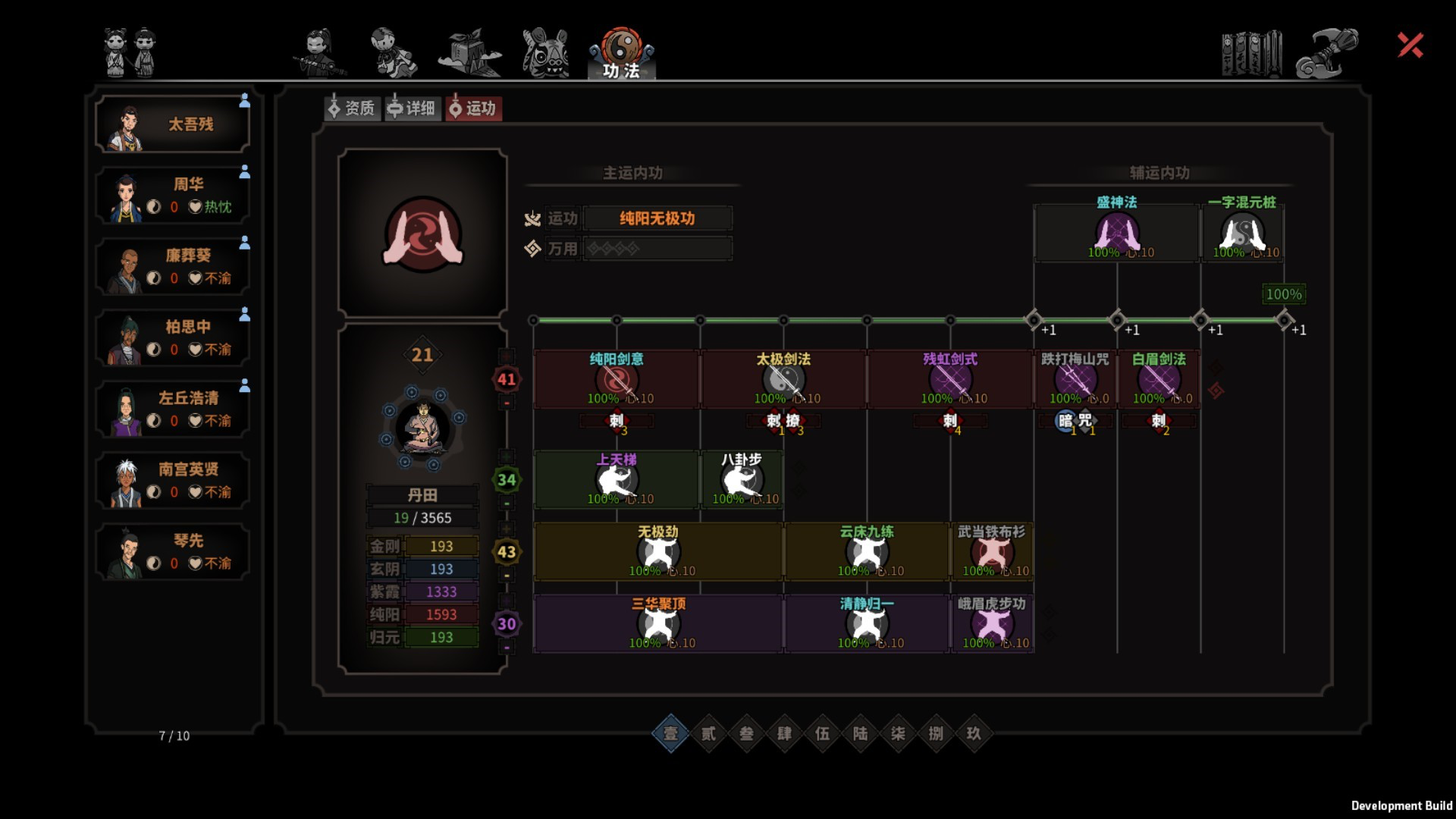
Task: Select the 运功 sub-tab
Action: [473, 108]
